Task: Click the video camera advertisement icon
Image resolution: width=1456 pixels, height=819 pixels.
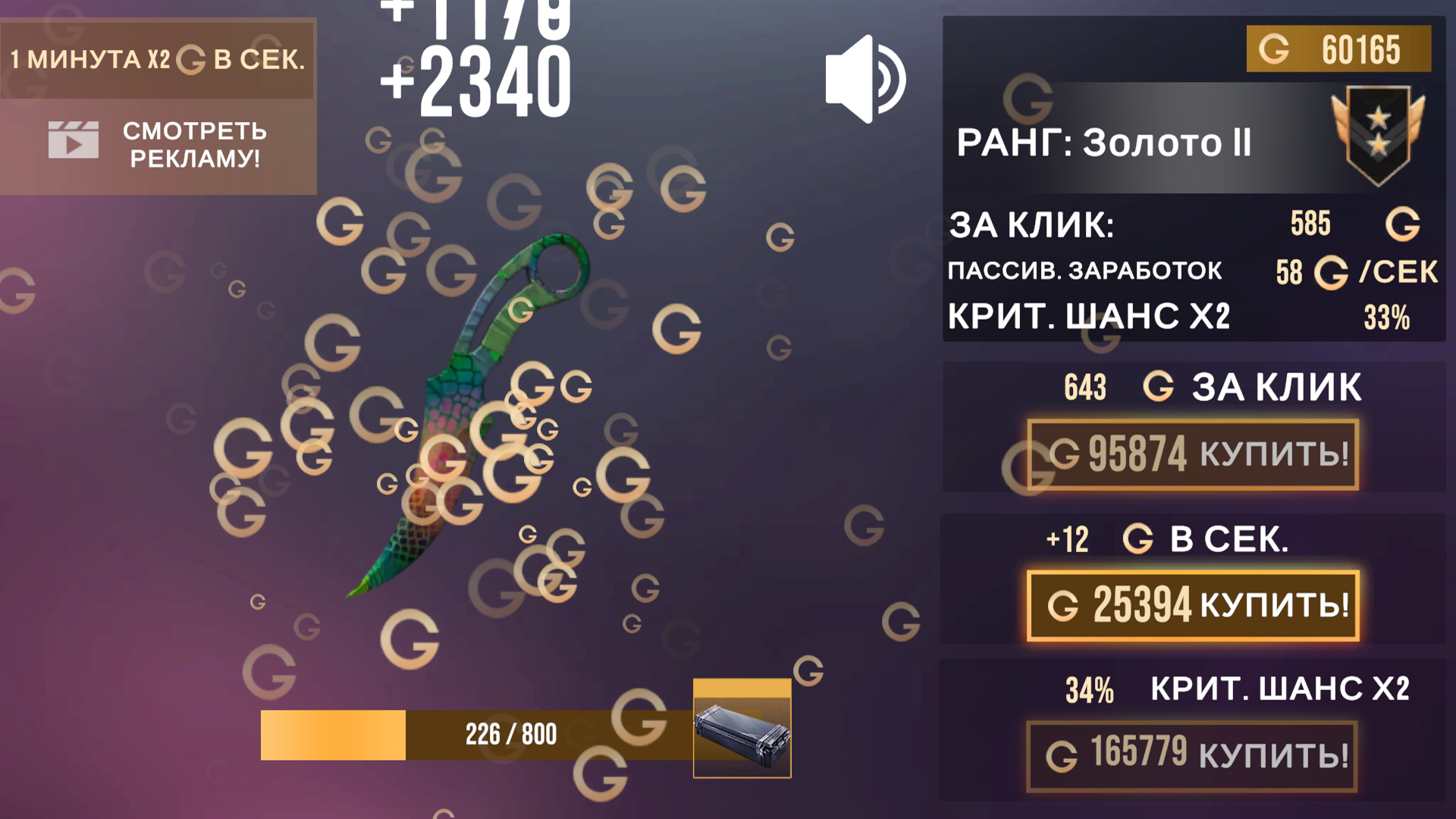Action: coord(74,140)
